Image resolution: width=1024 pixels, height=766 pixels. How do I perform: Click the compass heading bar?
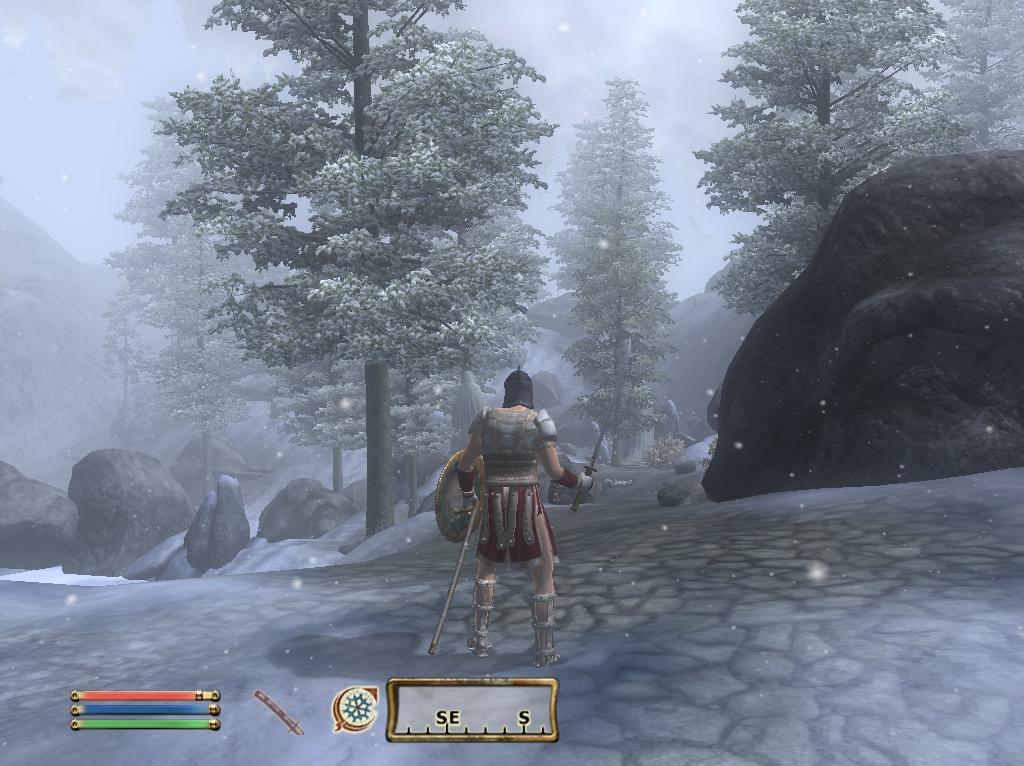(472, 710)
